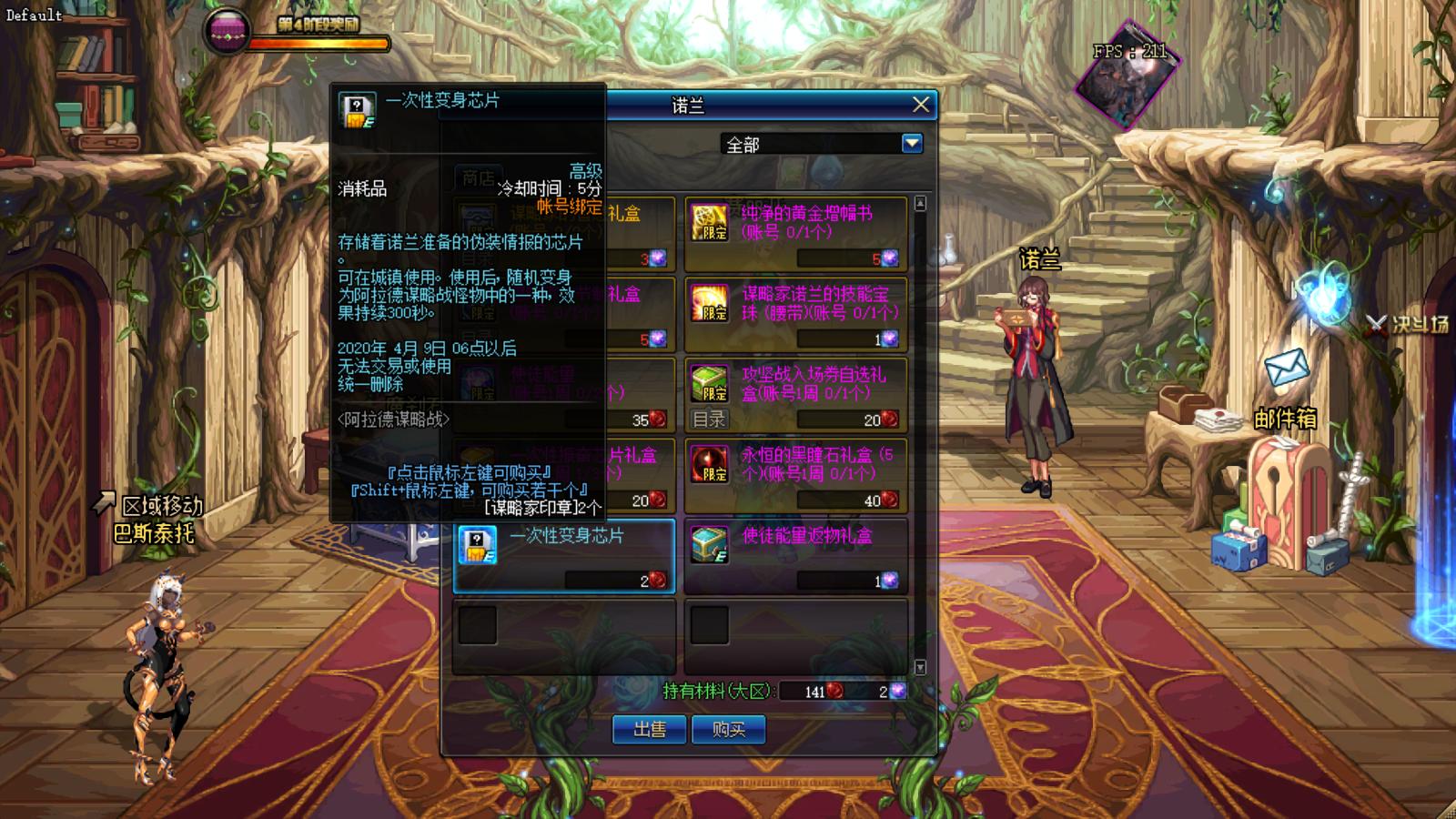Open the 目录 list button
1456x819 pixels.
click(709, 420)
